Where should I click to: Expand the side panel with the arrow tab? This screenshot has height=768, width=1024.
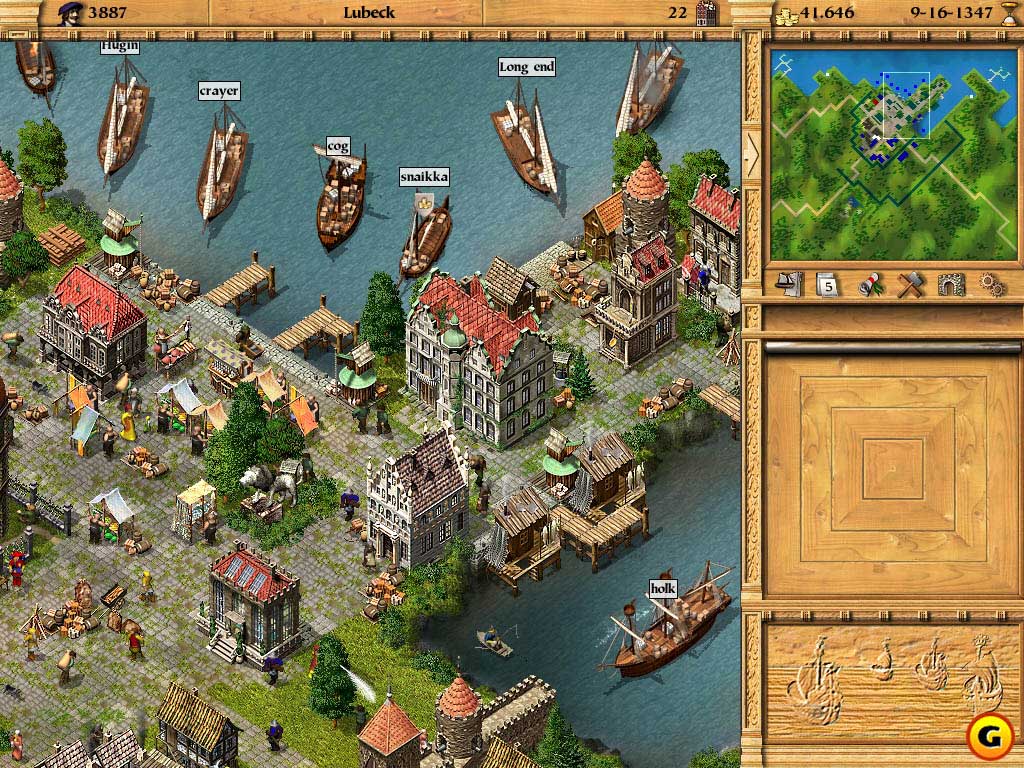(x=752, y=155)
